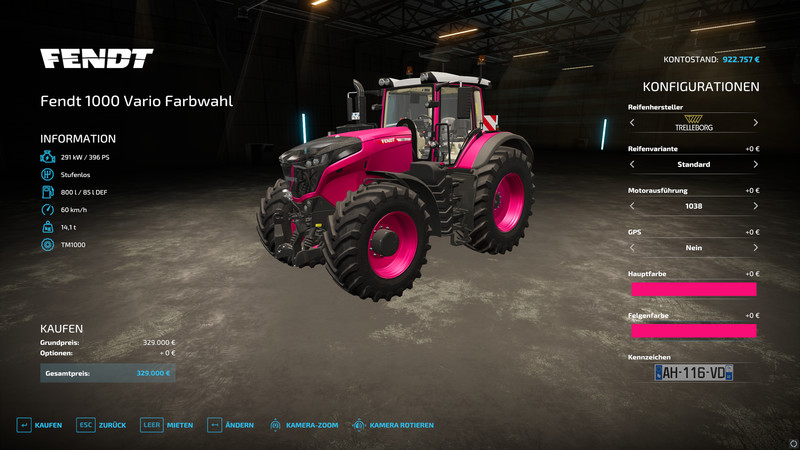
Task: Go to previous Reifenvariante option
Action: (632, 164)
